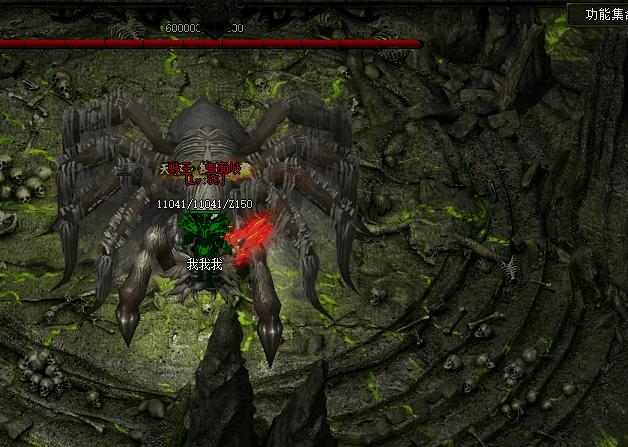Screen dimensions: 628x447
Task: Open the 功能集合 menu button
Action: point(603,14)
